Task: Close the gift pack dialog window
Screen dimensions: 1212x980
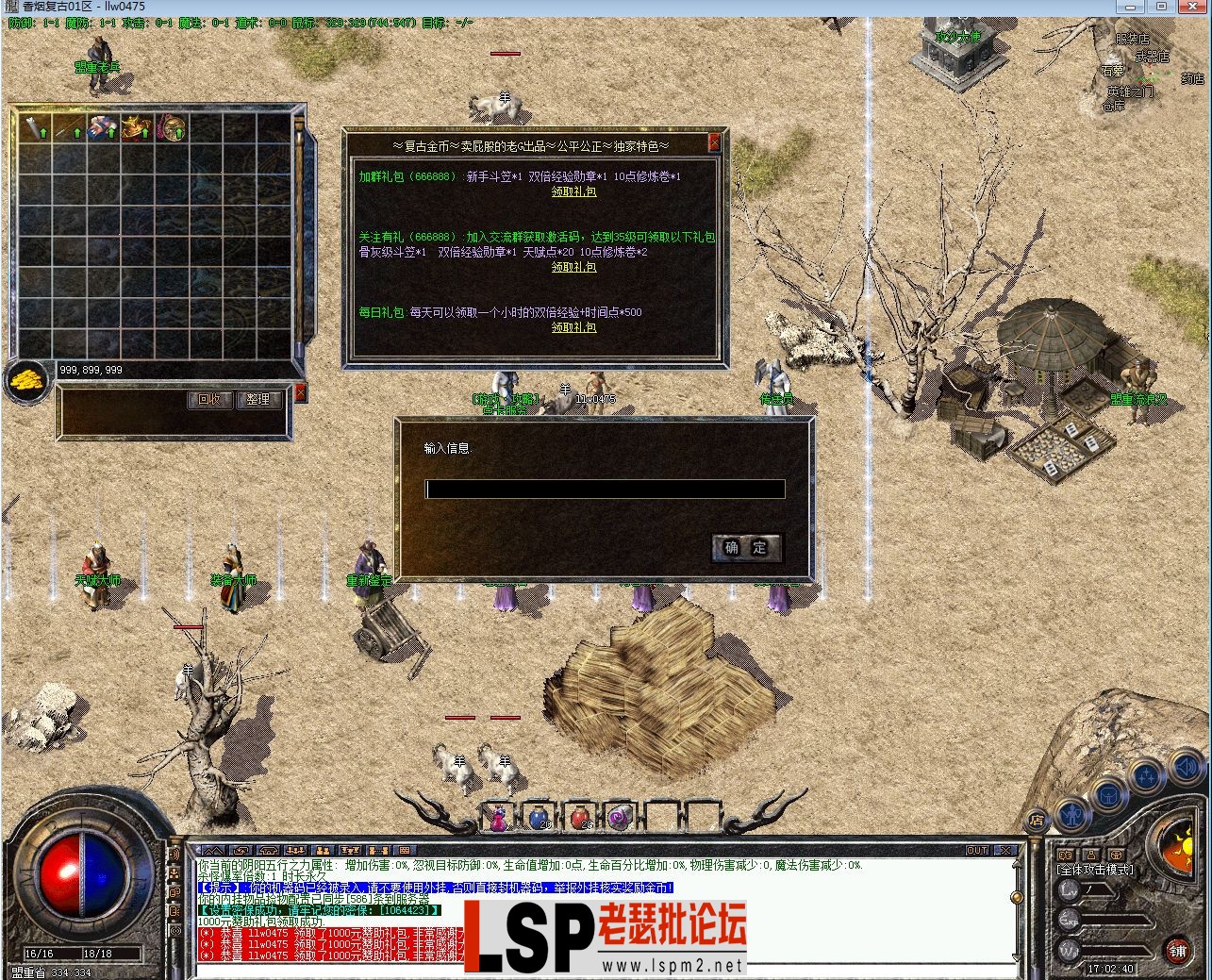Action: (714, 142)
